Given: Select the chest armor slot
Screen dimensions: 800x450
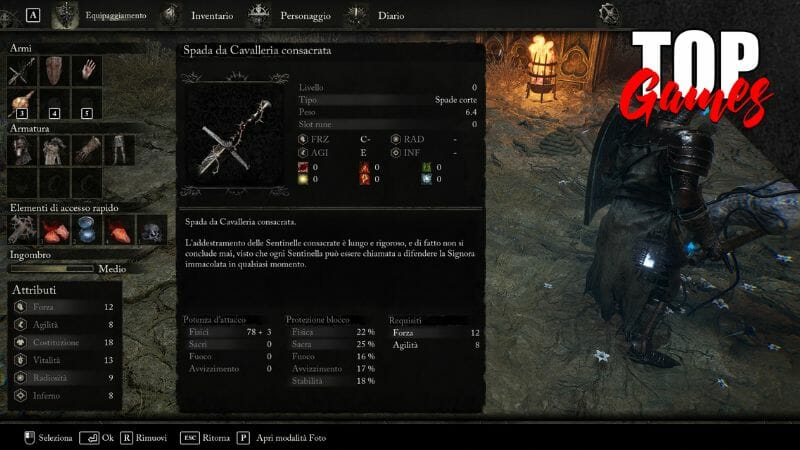Looking at the screenshot, I should [55, 150].
